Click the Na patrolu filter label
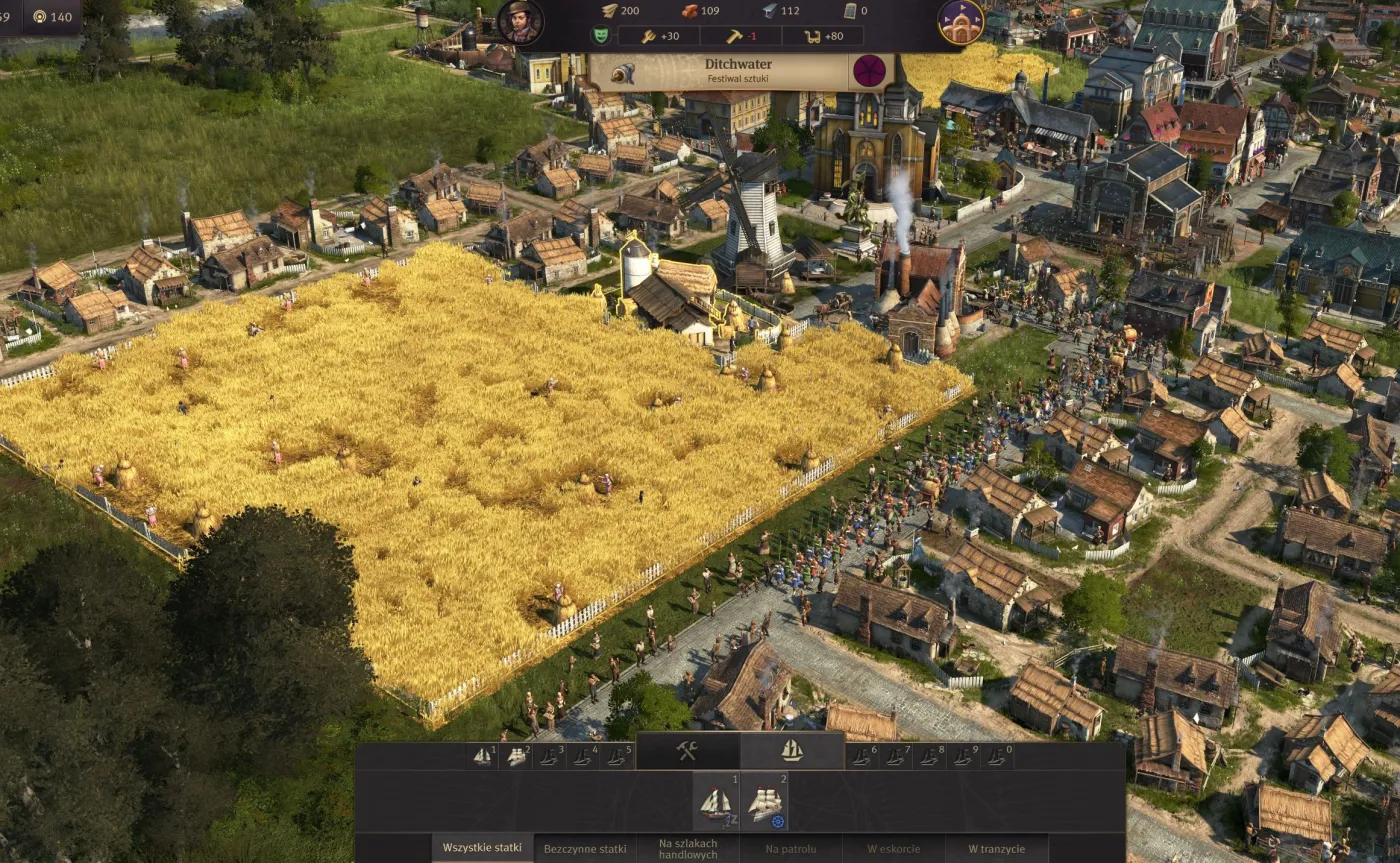The width and height of the screenshot is (1400, 863). click(790, 847)
